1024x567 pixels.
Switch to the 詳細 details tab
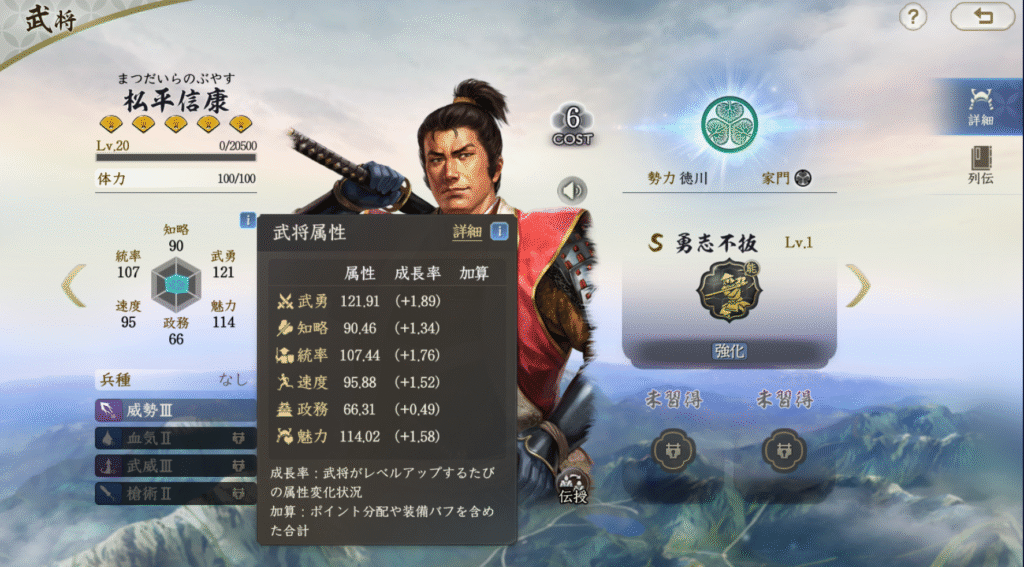pyautogui.click(x=980, y=106)
